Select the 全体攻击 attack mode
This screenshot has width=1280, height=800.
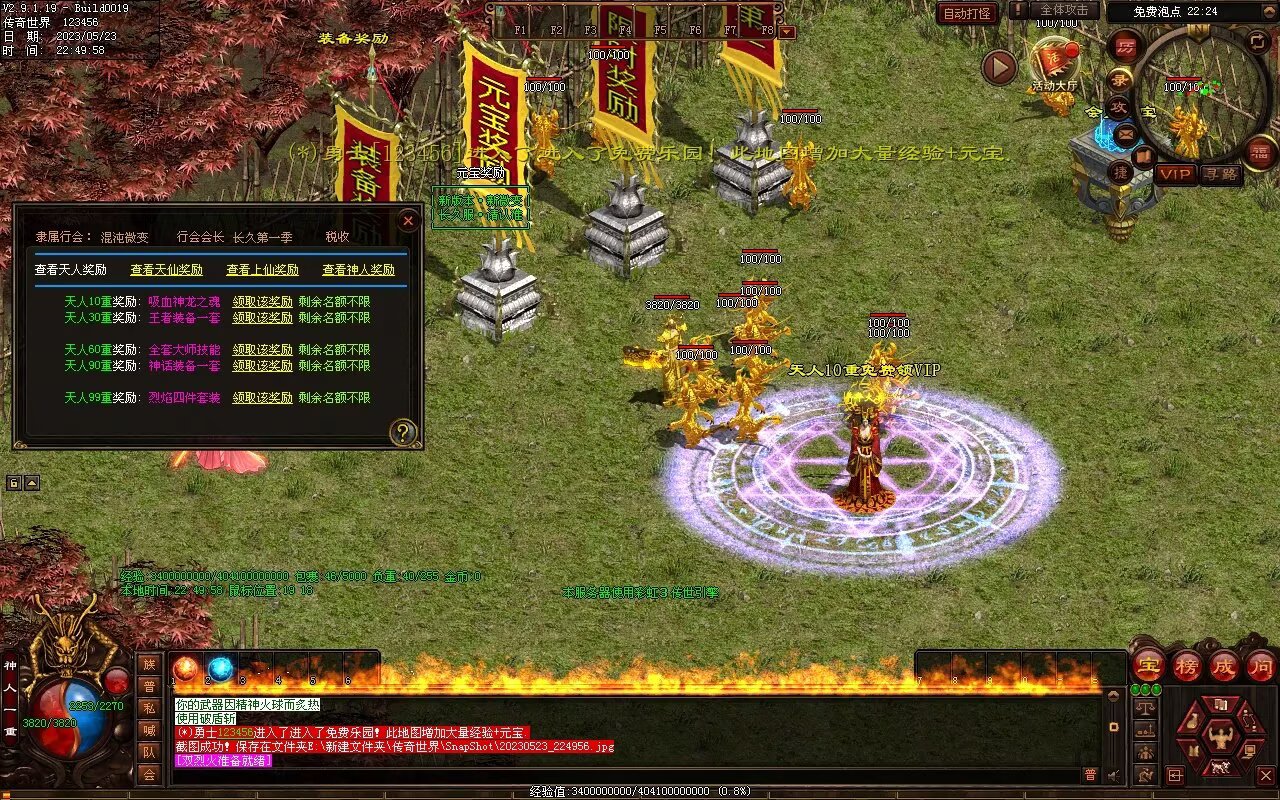tap(1064, 10)
